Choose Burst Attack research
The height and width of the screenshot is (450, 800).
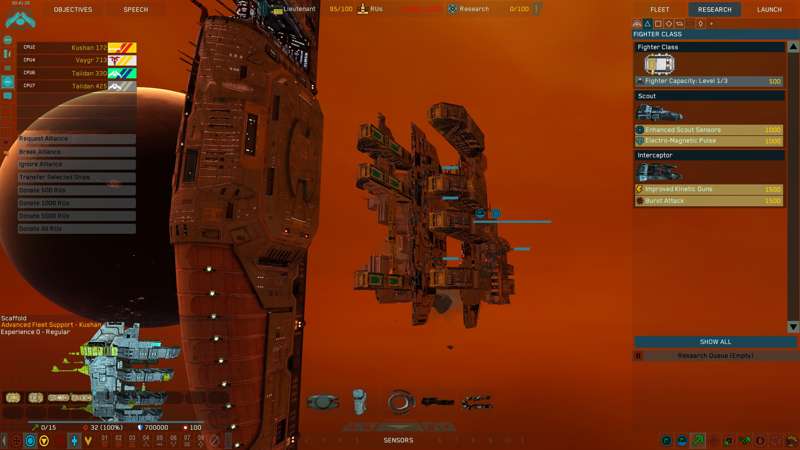709,201
